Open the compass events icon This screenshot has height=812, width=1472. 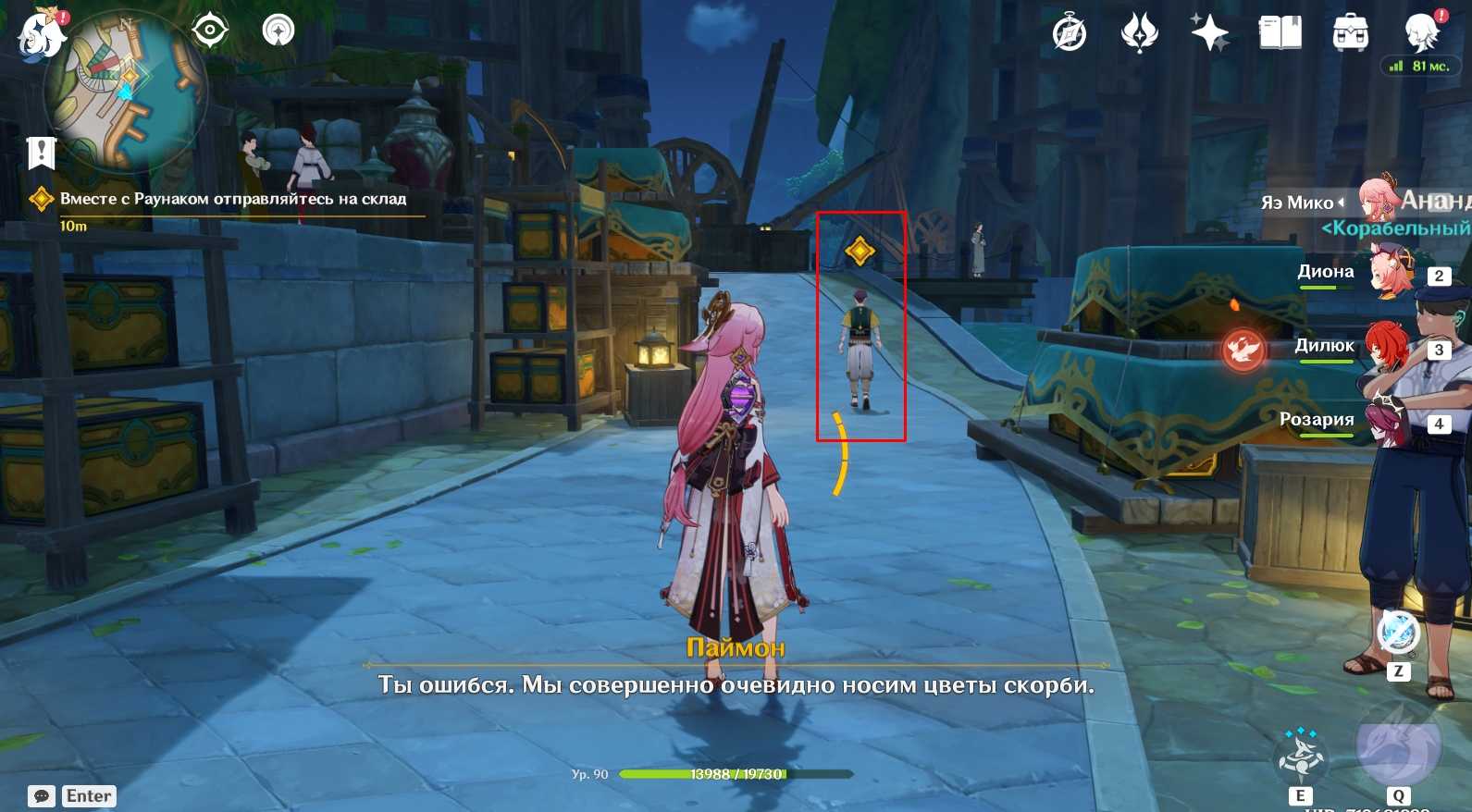pyautogui.click(x=1070, y=34)
